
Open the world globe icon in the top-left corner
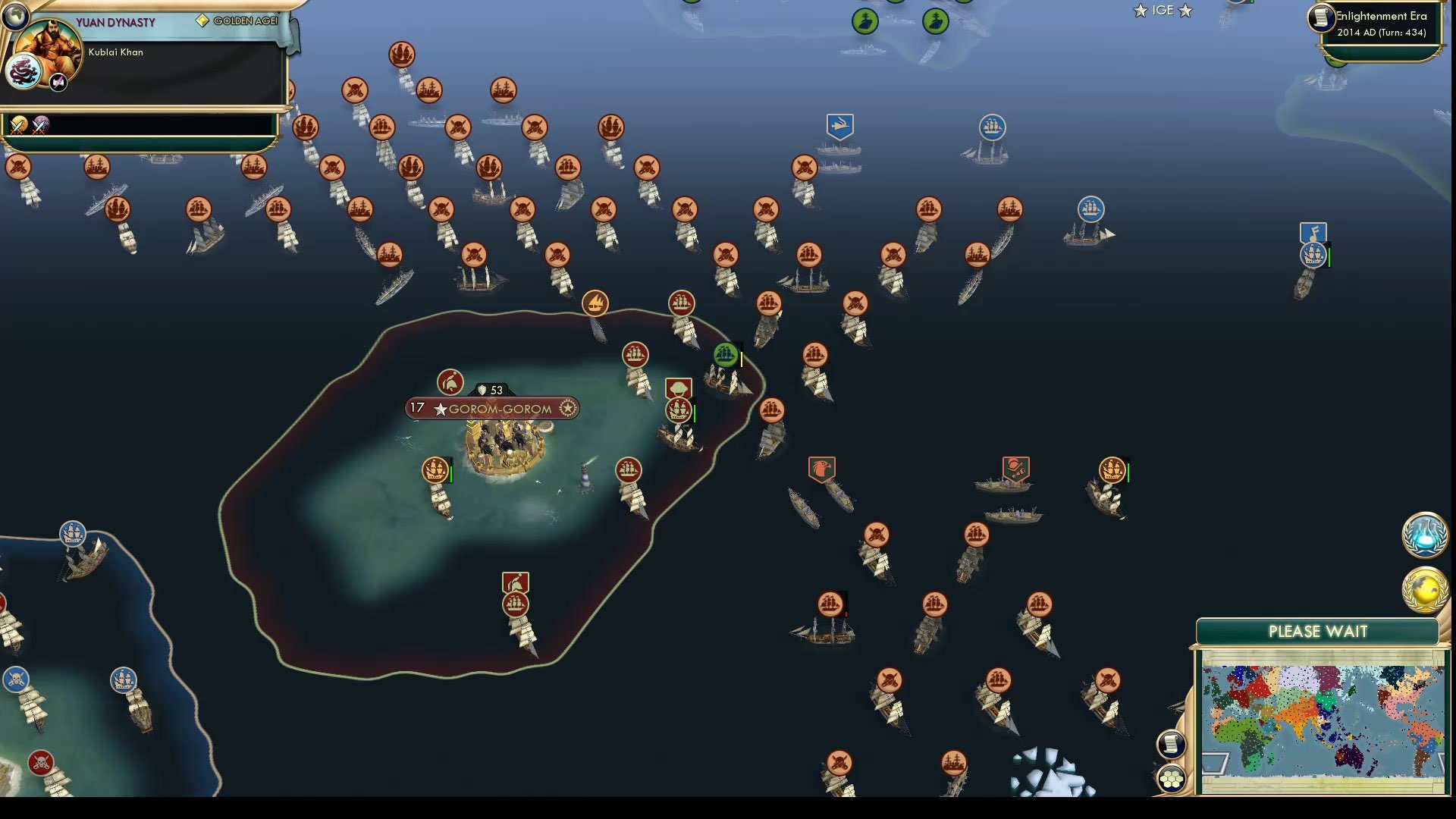pos(15,17)
